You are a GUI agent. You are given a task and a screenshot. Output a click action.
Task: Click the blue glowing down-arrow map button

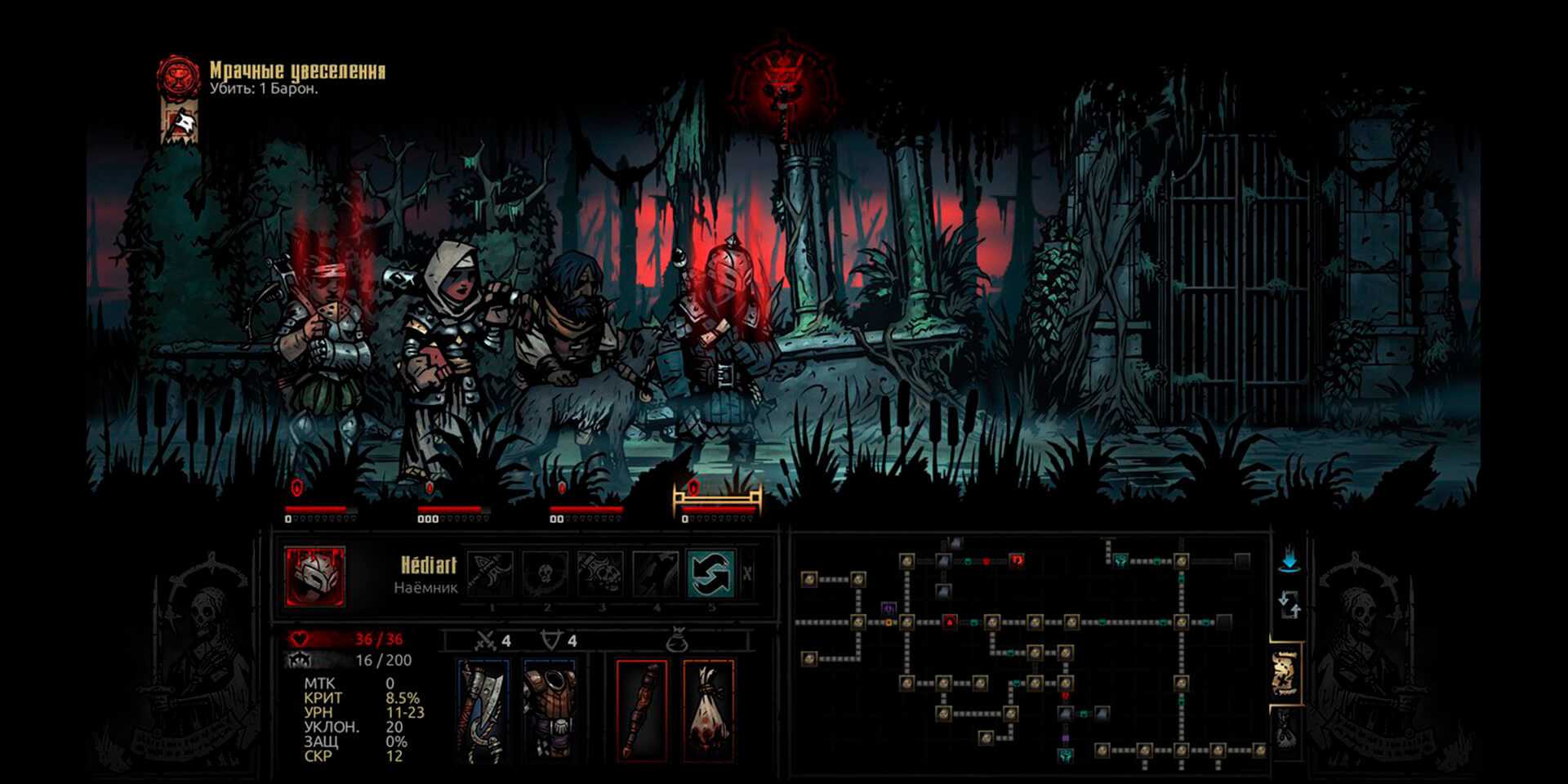point(1290,561)
